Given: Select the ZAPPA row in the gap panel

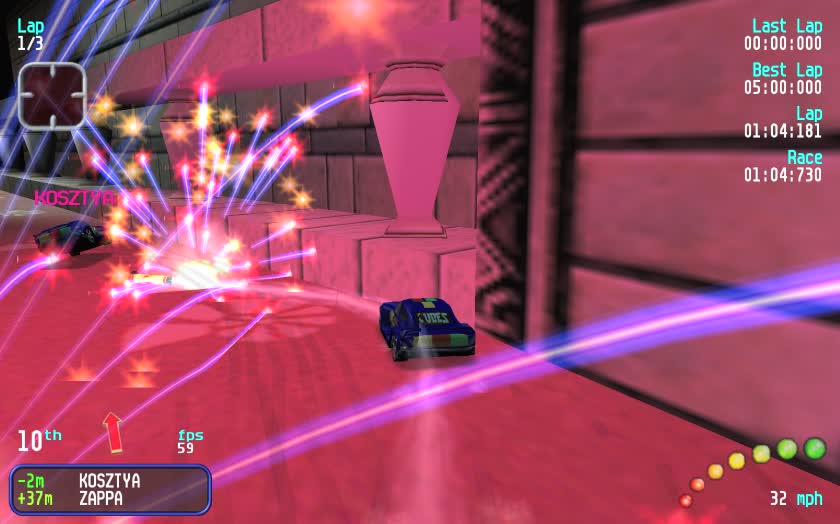Looking at the screenshot, I should (108, 498).
